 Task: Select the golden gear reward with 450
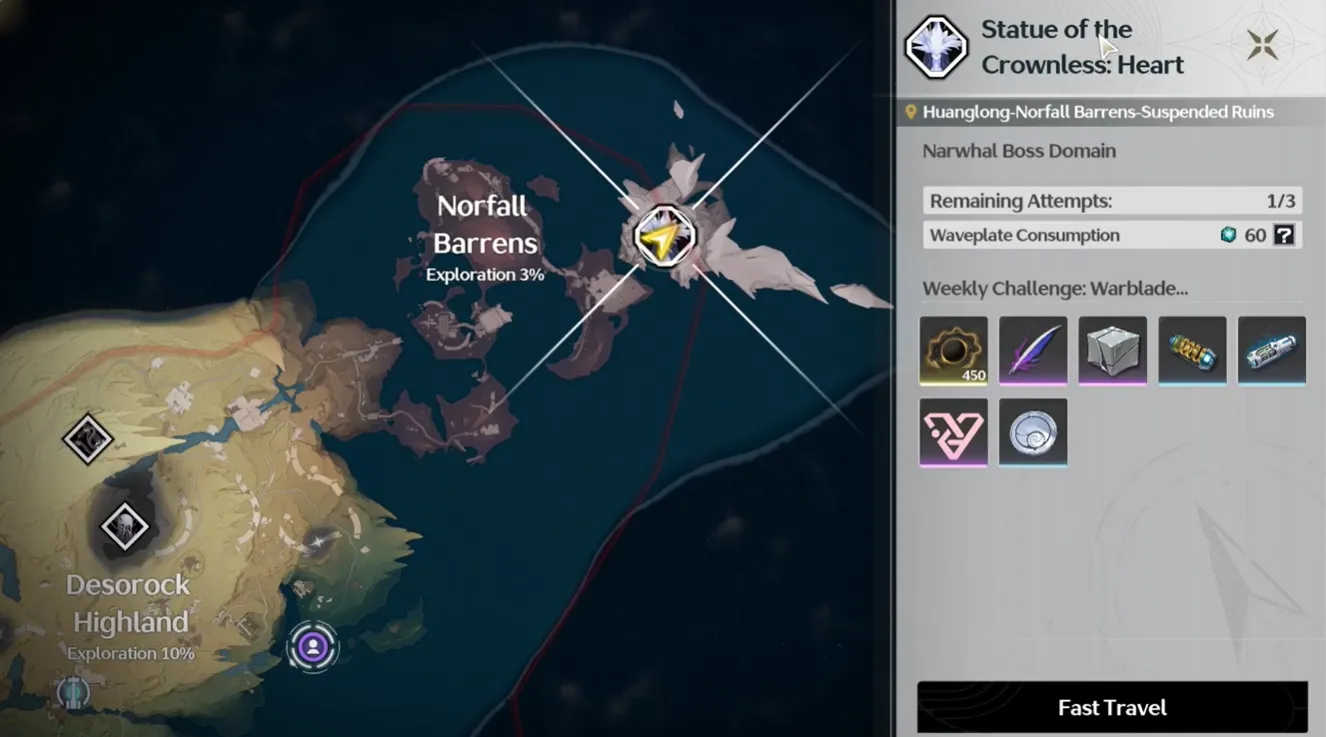(953, 350)
